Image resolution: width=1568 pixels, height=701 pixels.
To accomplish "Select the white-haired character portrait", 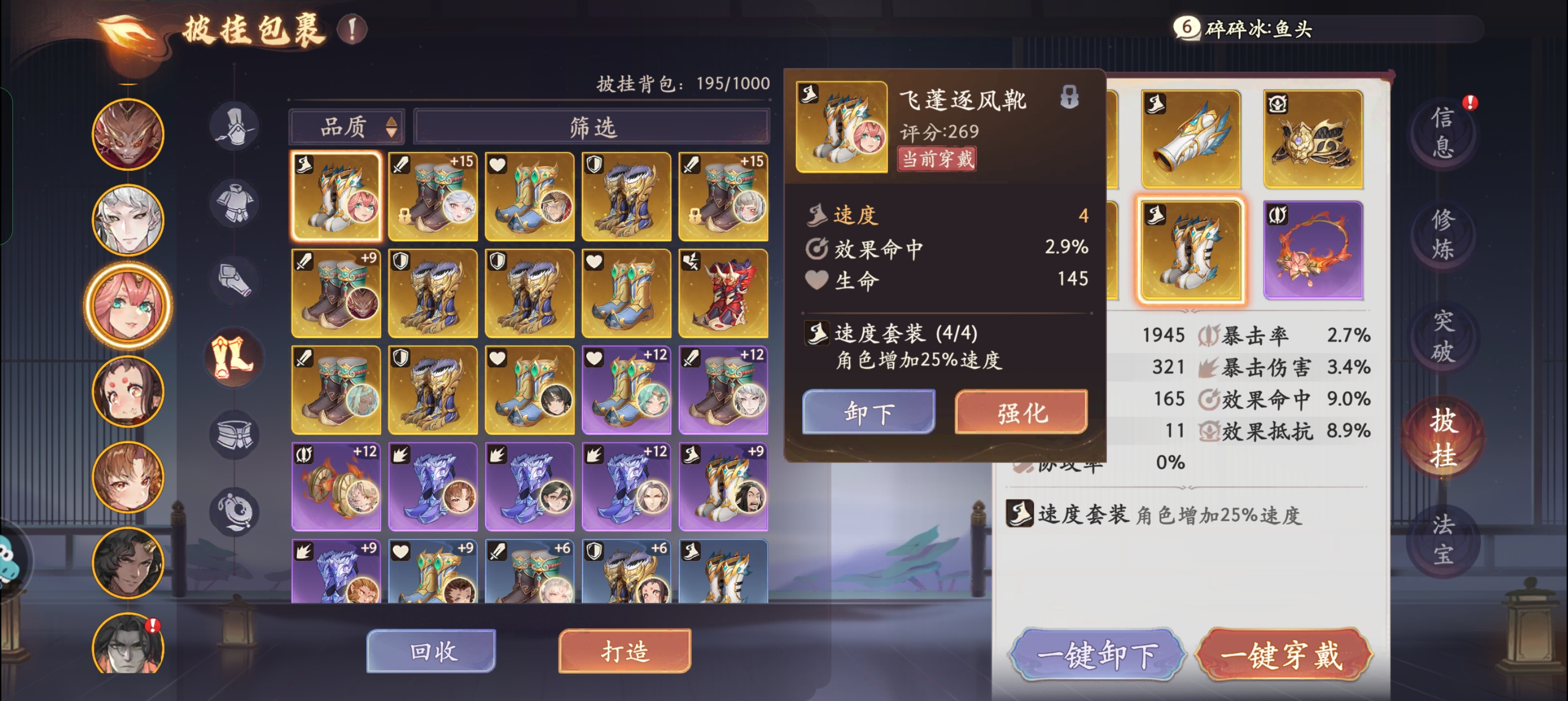I will point(128,220).
